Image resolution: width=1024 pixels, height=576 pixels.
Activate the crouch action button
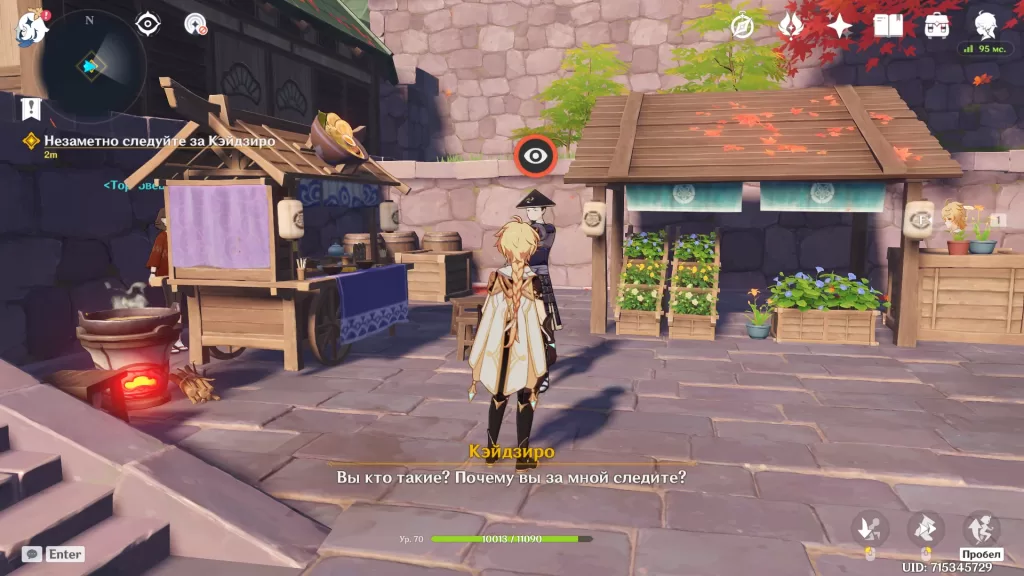point(870,527)
